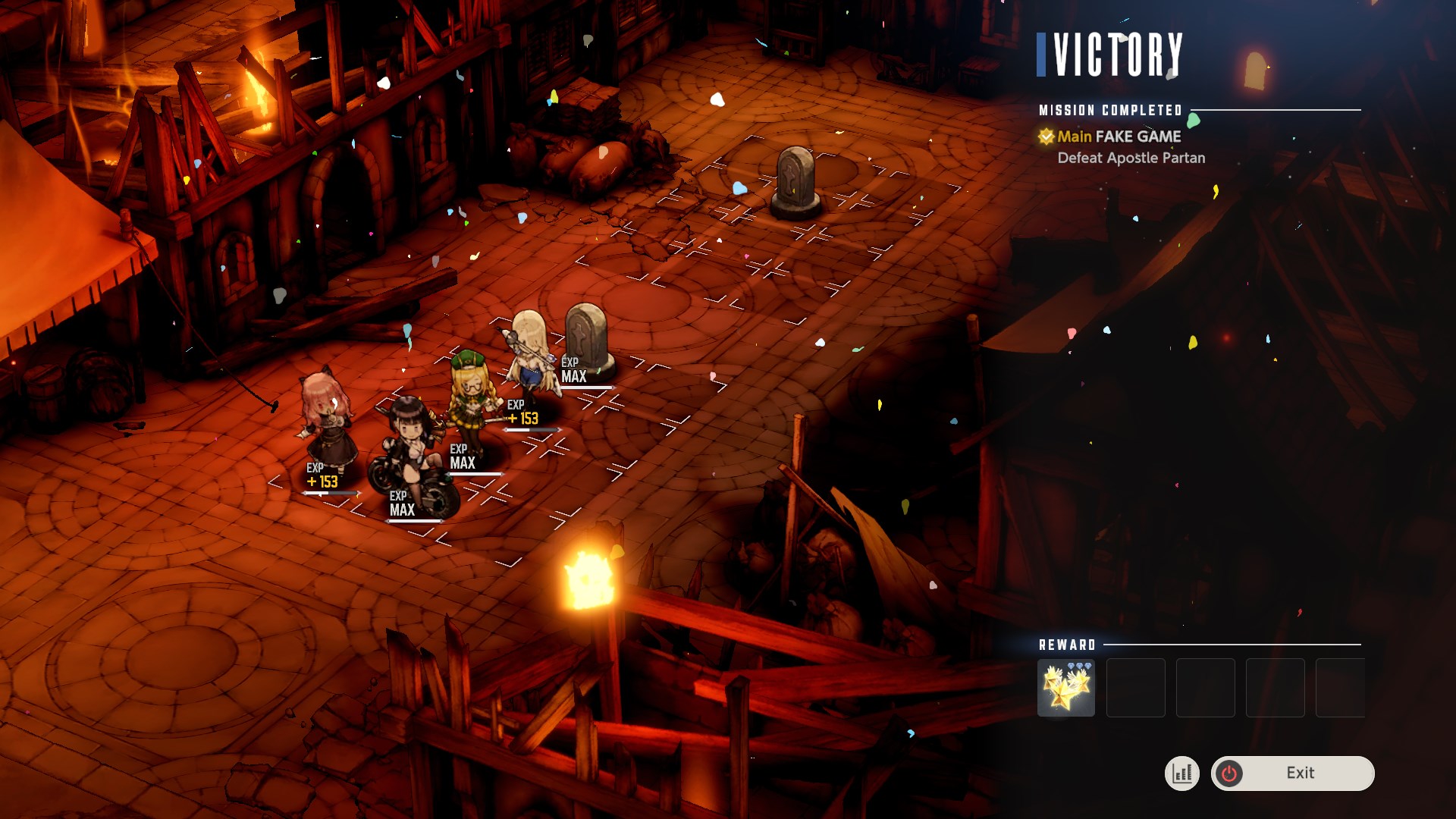1456x819 pixels.
Task: Open the battle statistics chart
Action: click(x=1181, y=773)
